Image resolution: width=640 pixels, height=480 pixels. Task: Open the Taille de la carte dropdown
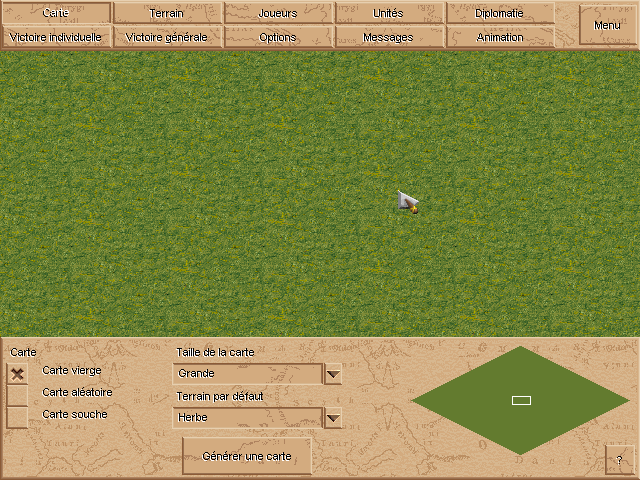334,374
